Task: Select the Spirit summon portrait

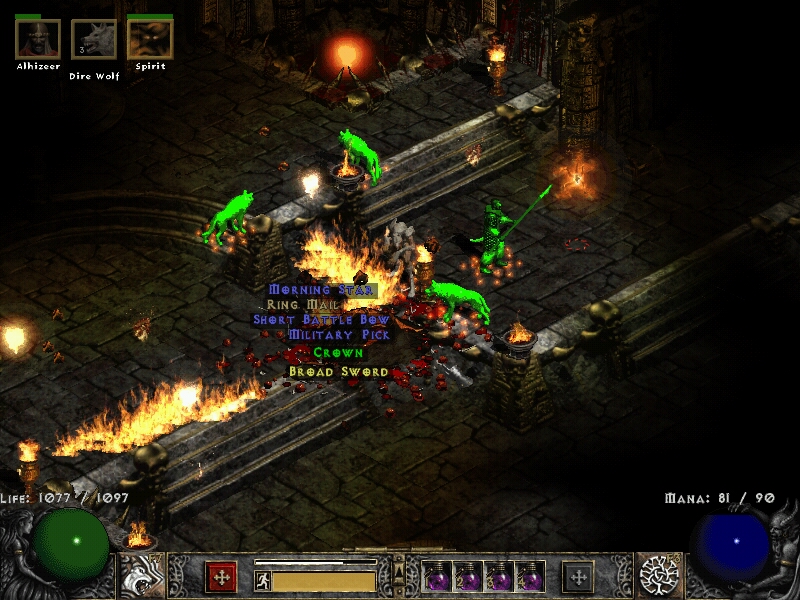Action: point(150,40)
